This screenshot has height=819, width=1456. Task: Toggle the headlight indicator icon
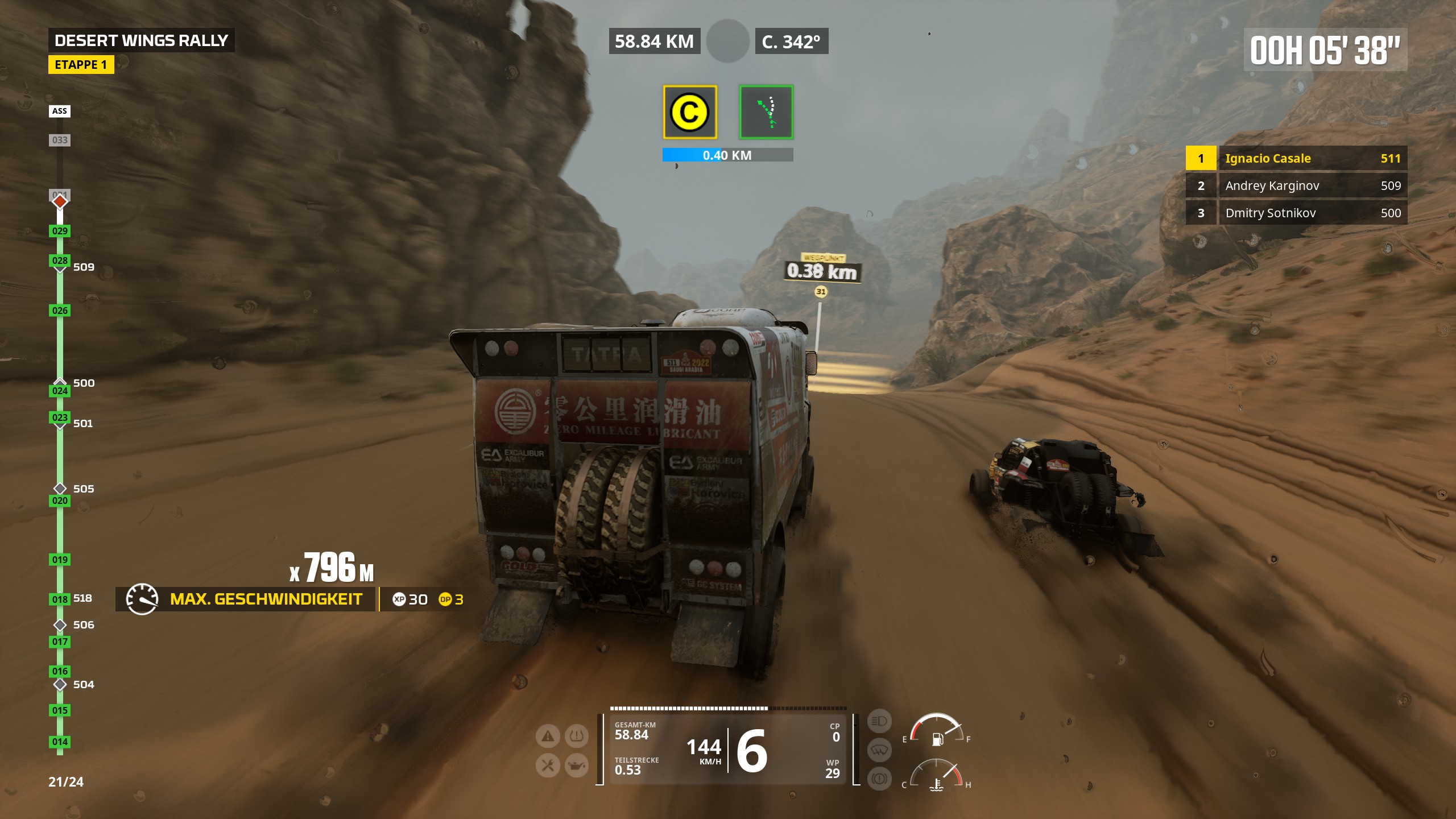(x=879, y=721)
